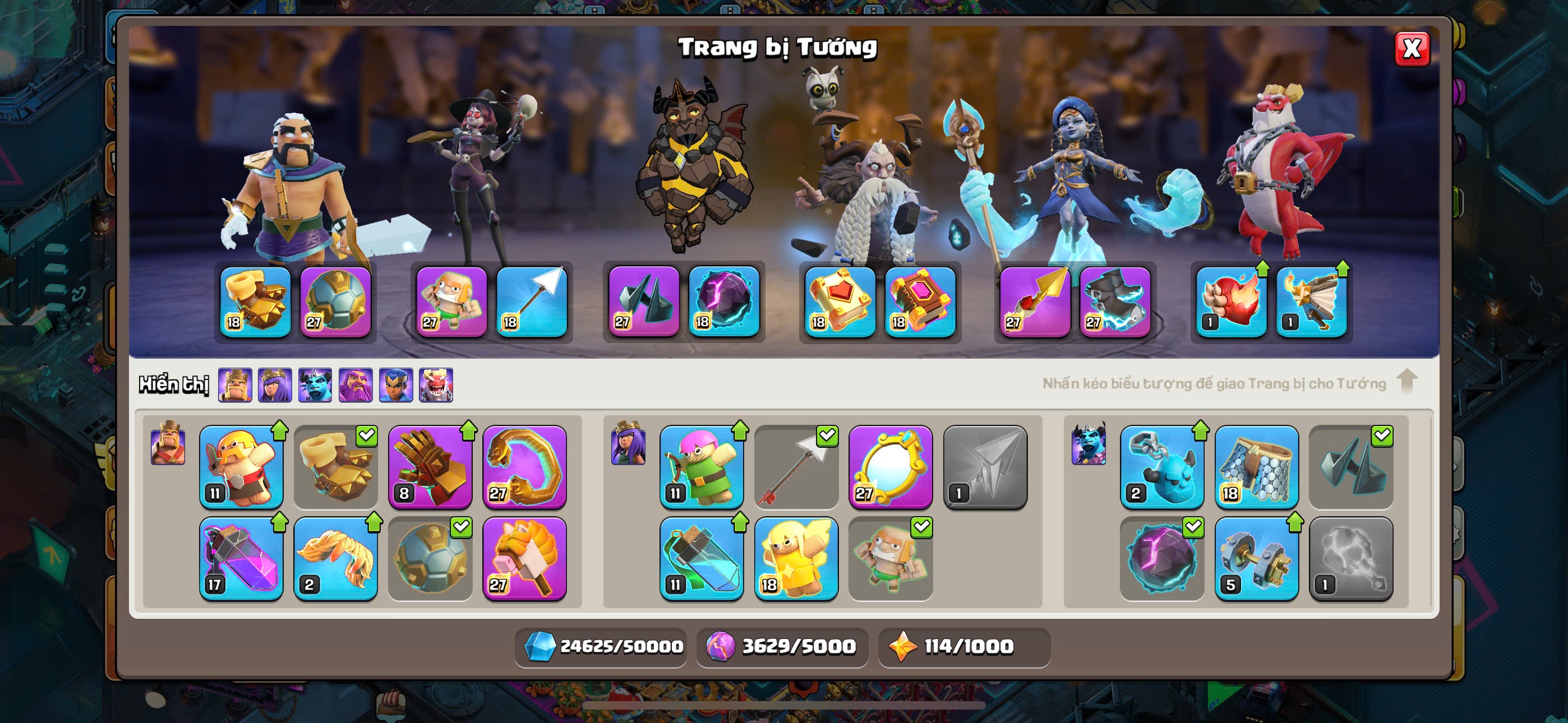
Task: Toggle the Dragon Duke display filter
Action: pyautogui.click(x=436, y=384)
